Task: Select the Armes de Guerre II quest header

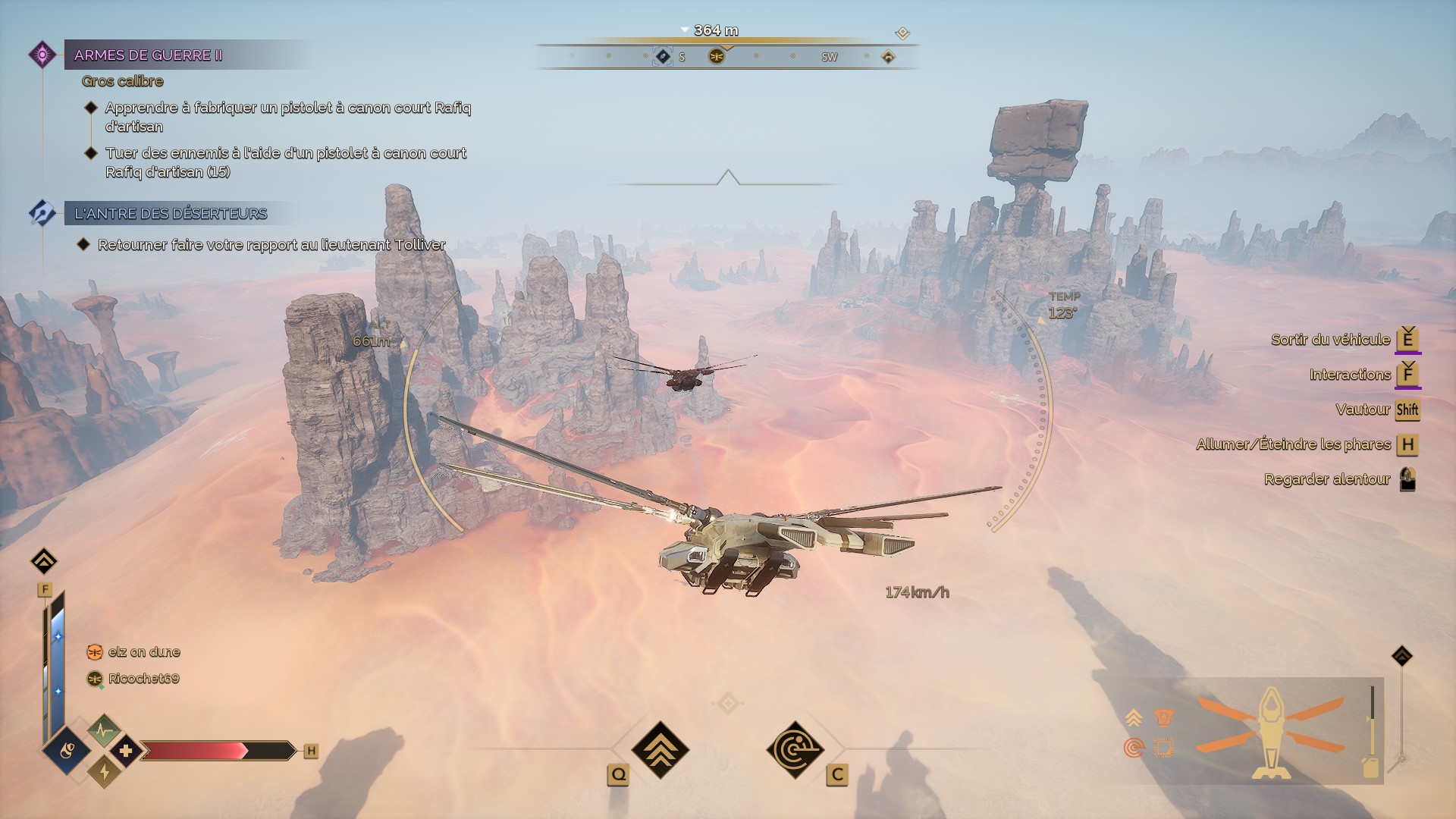Action: [x=149, y=55]
